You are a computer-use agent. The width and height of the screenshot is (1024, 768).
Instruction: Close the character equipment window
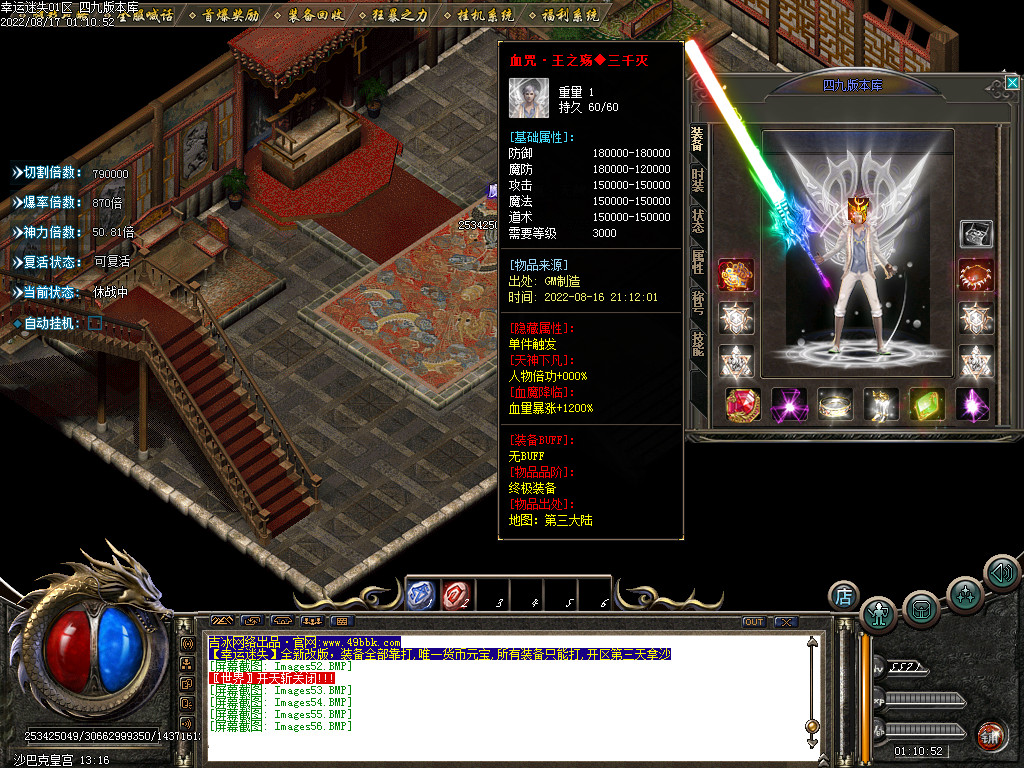coord(1012,83)
